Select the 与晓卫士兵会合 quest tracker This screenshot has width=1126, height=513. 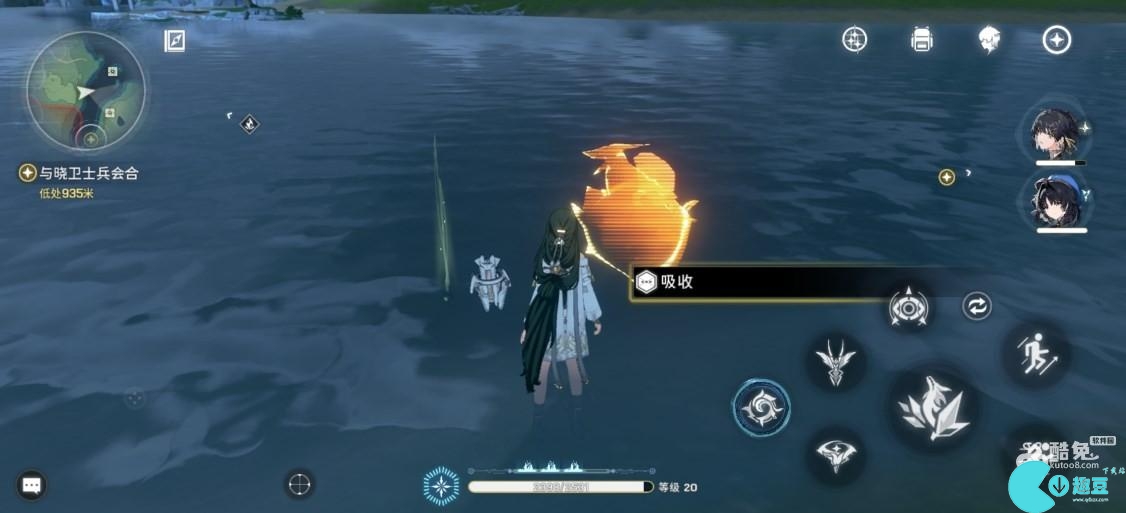82,173
